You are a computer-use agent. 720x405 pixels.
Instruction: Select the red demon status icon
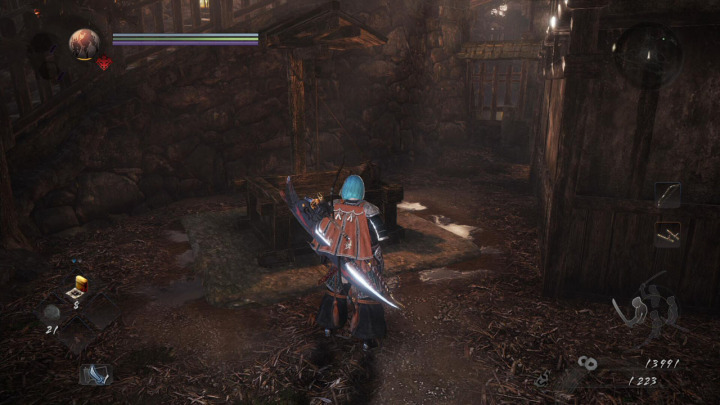tap(103, 63)
